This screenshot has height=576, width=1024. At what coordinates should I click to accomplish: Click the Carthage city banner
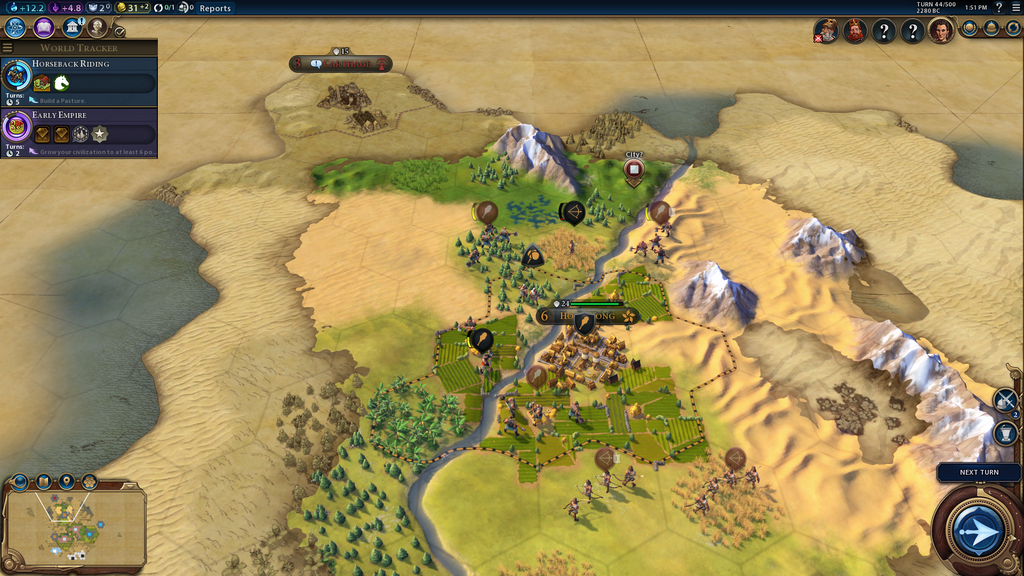tap(342, 64)
